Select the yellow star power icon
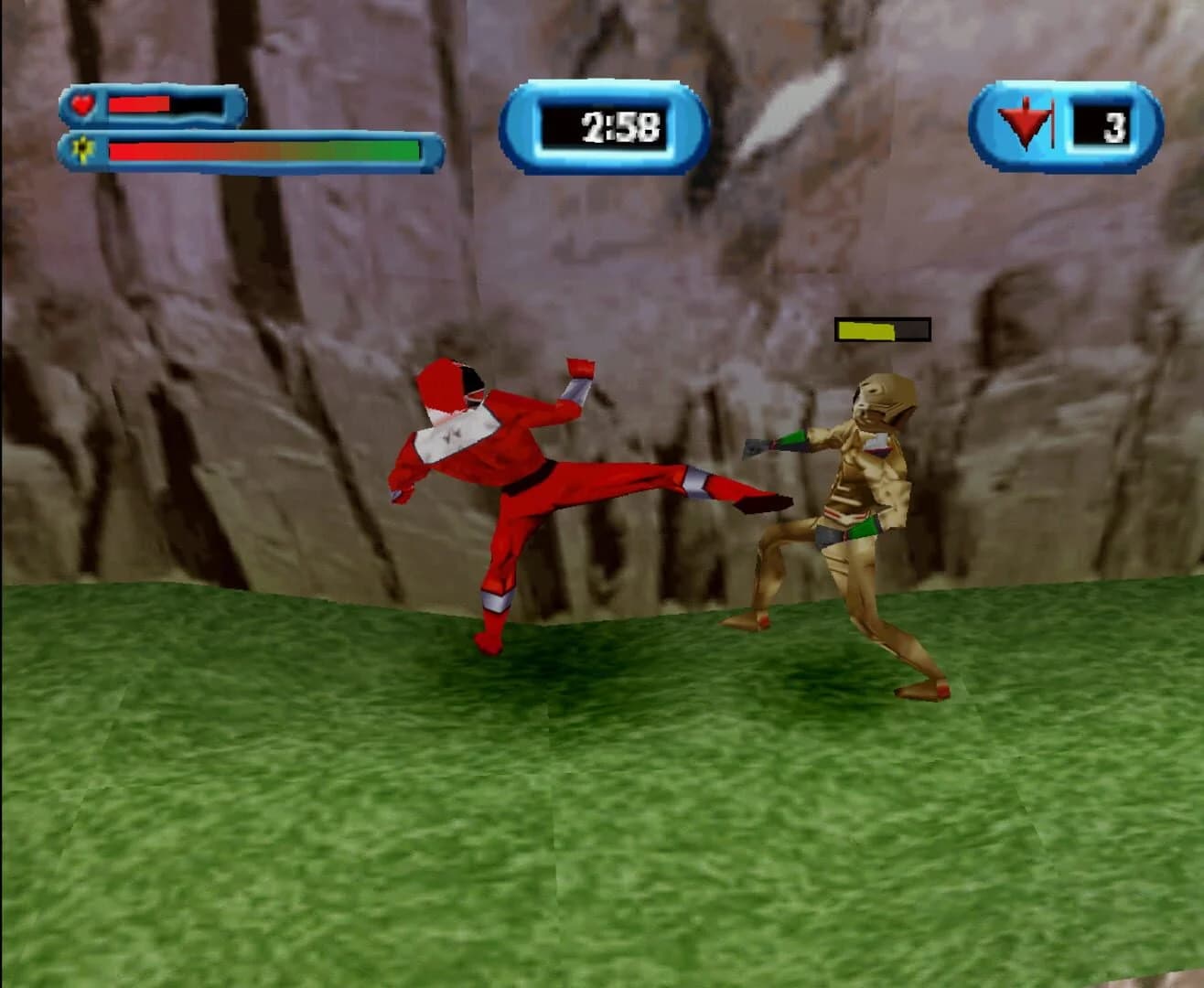 coord(81,149)
